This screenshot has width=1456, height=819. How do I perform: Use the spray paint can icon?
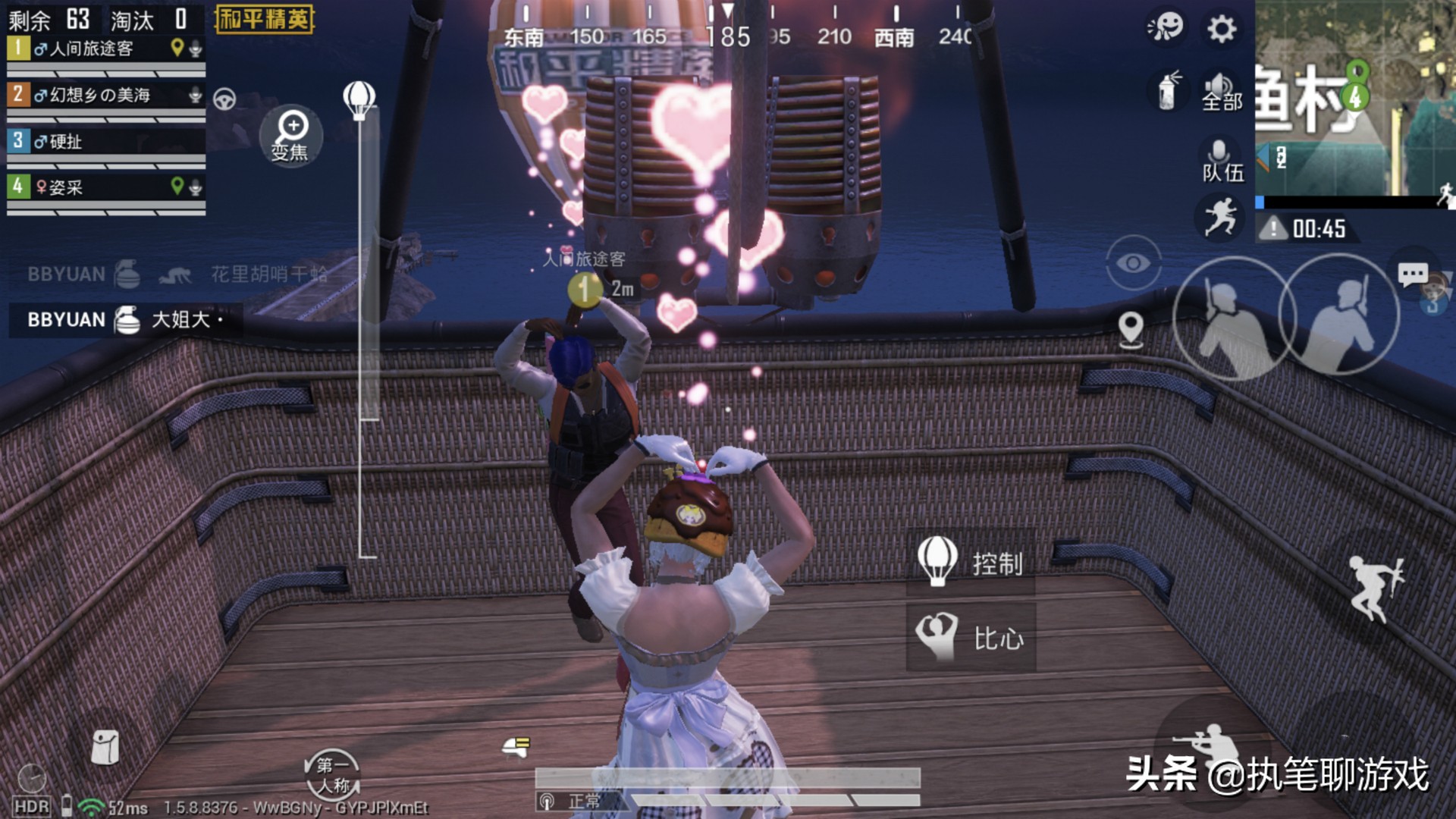pos(1168,91)
